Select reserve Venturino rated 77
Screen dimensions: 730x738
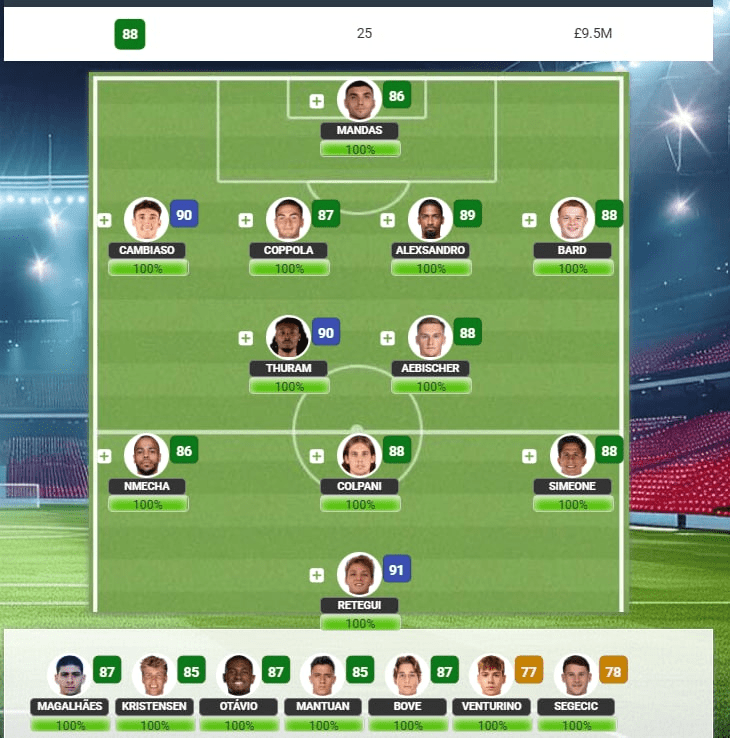491,675
